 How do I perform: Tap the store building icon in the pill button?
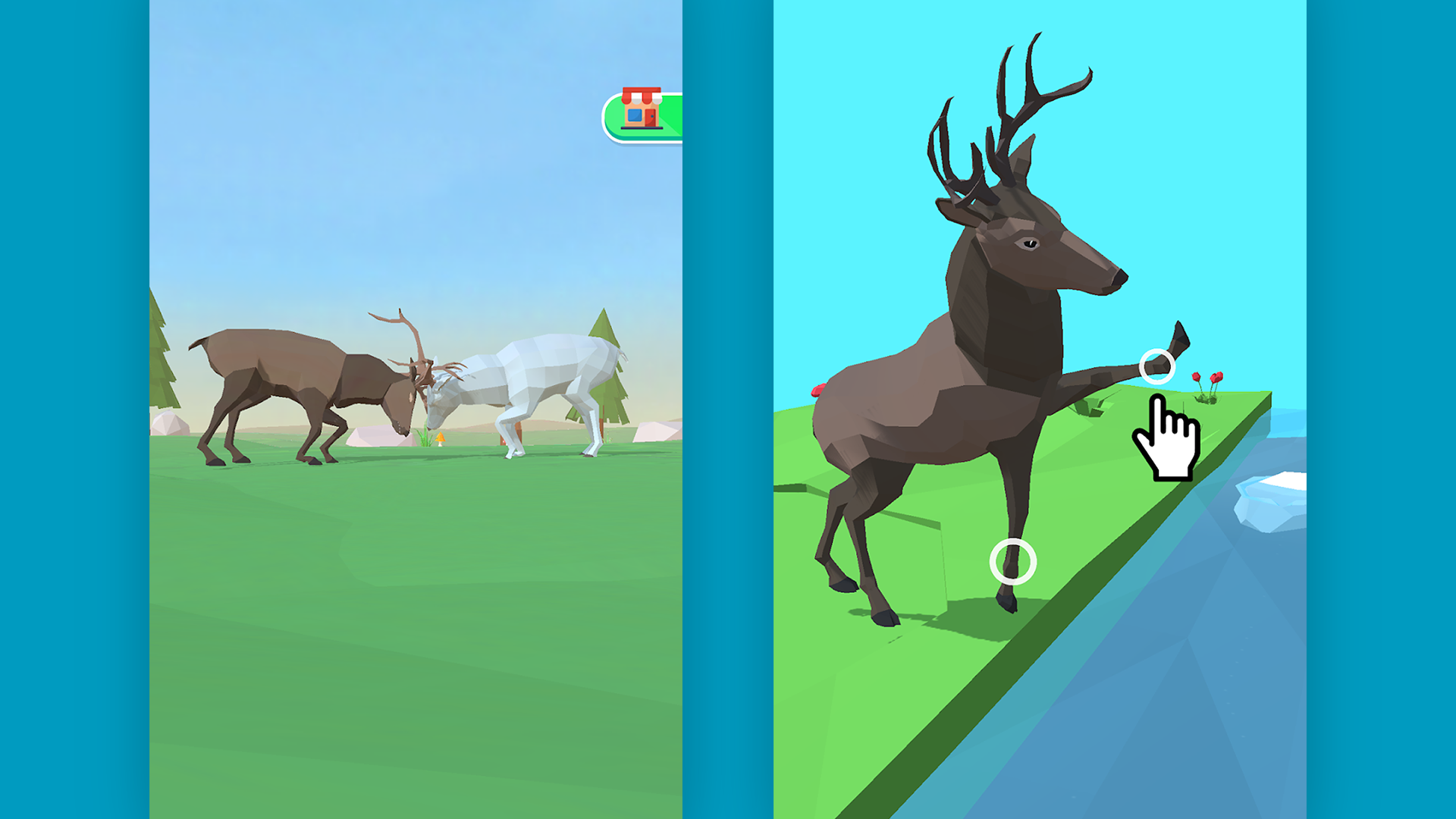[642, 110]
